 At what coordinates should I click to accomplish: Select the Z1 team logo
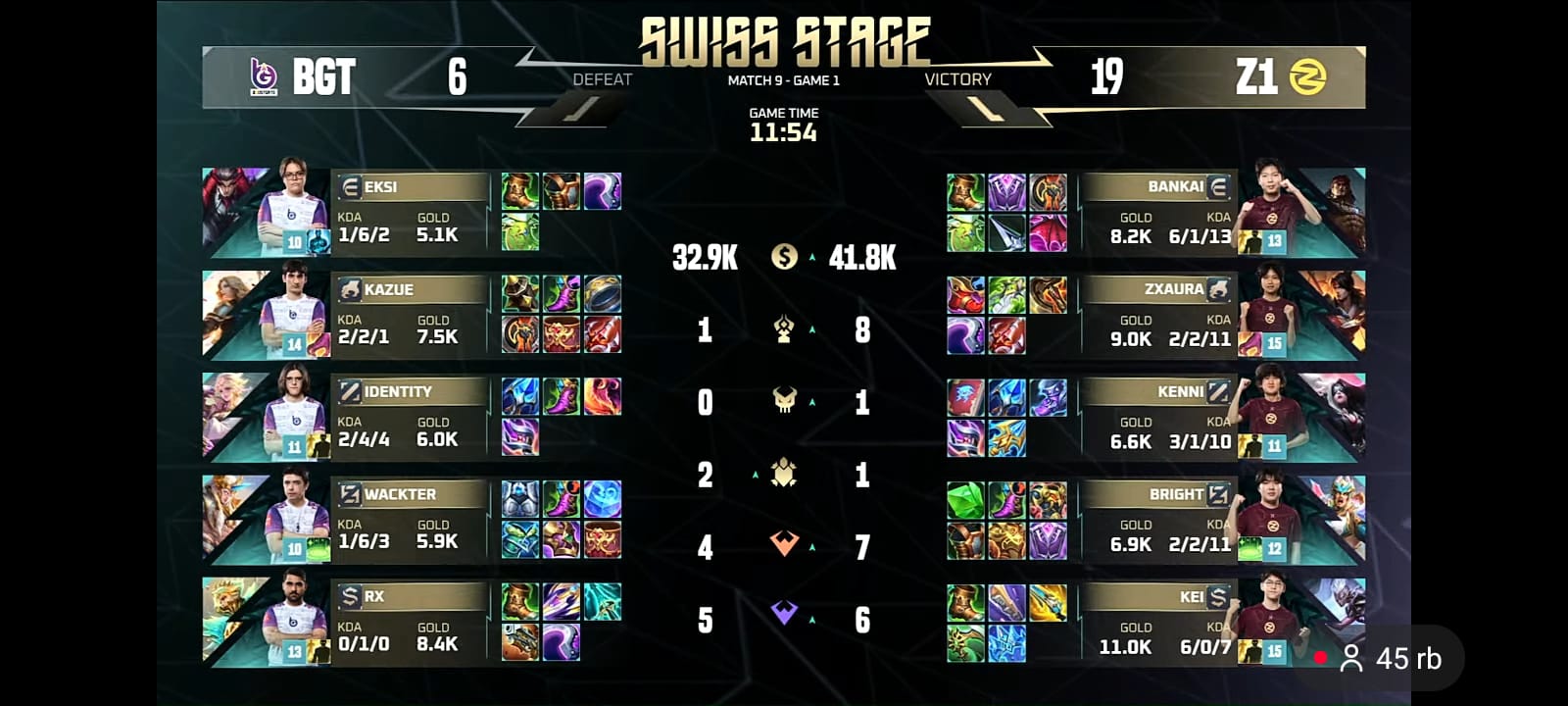[1309, 77]
